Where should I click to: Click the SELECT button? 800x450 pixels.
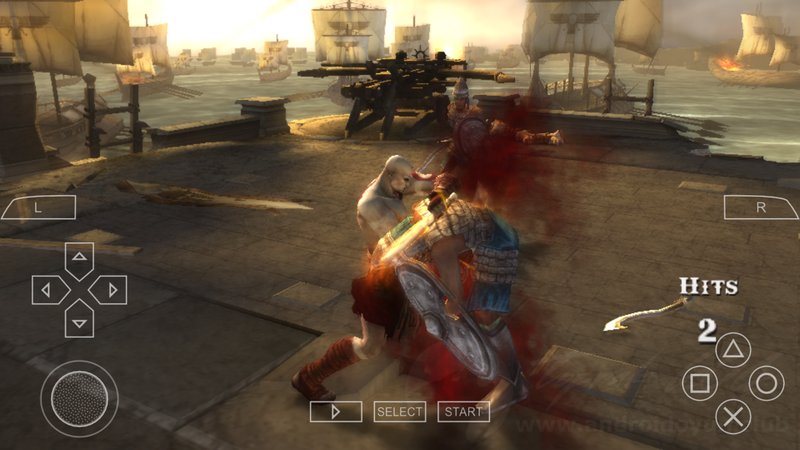[x=400, y=411]
